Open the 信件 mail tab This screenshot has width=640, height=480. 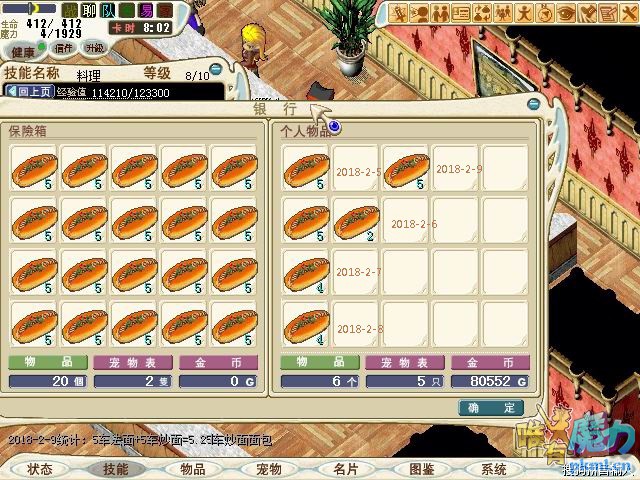[x=64, y=48]
